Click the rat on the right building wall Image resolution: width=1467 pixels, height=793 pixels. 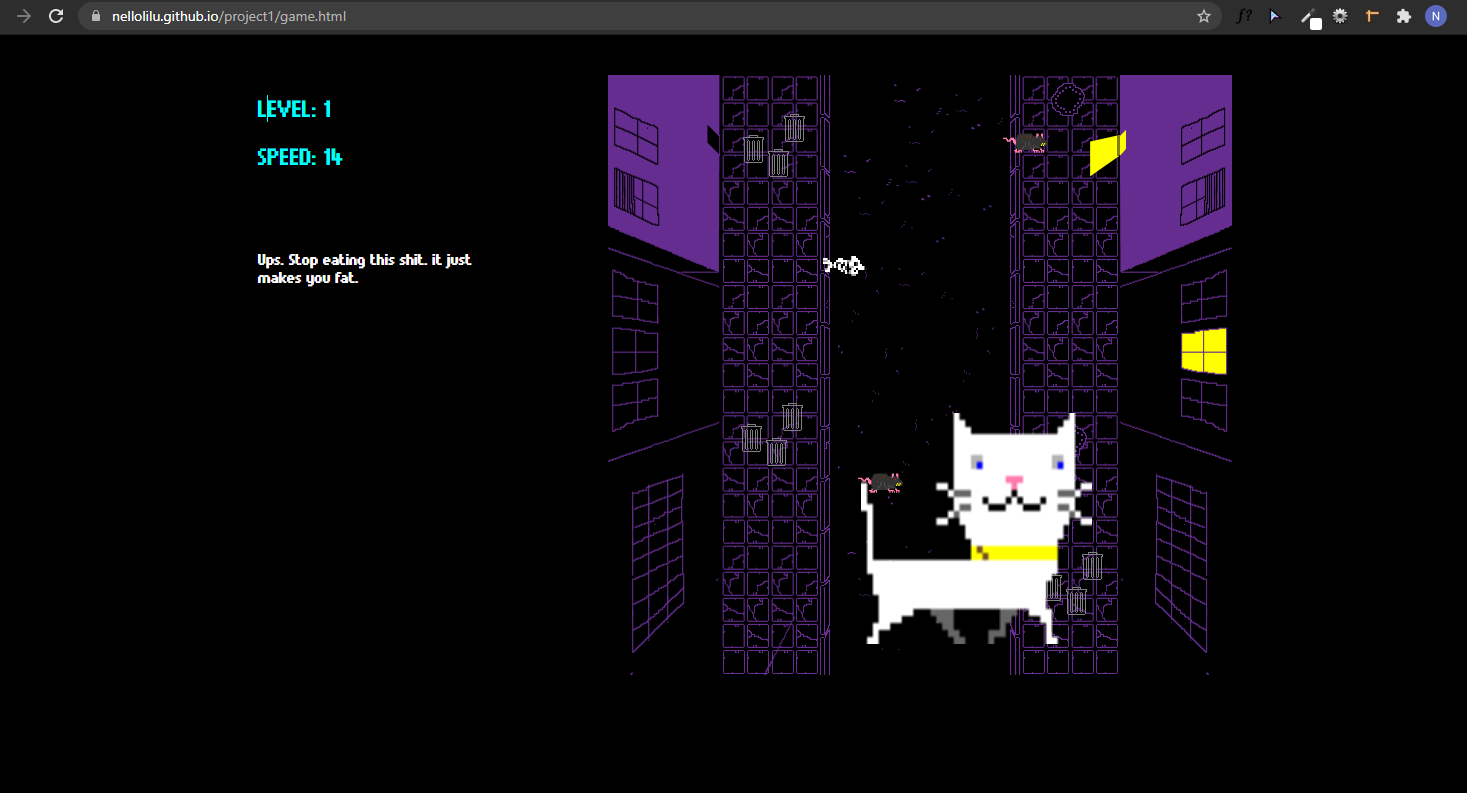[x=1028, y=143]
